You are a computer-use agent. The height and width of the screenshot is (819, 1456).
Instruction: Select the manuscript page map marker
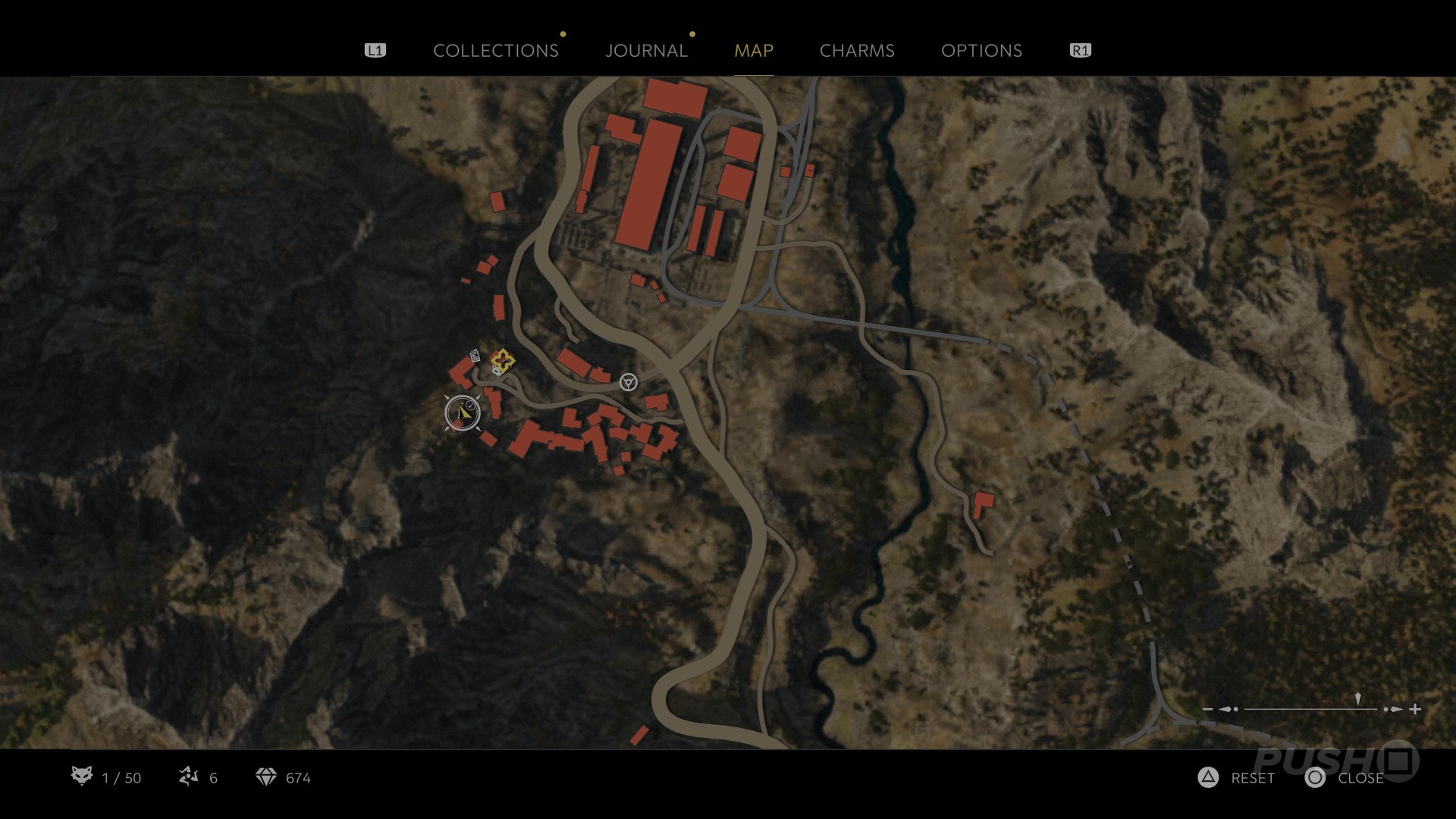pyautogui.click(x=475, y=356)
